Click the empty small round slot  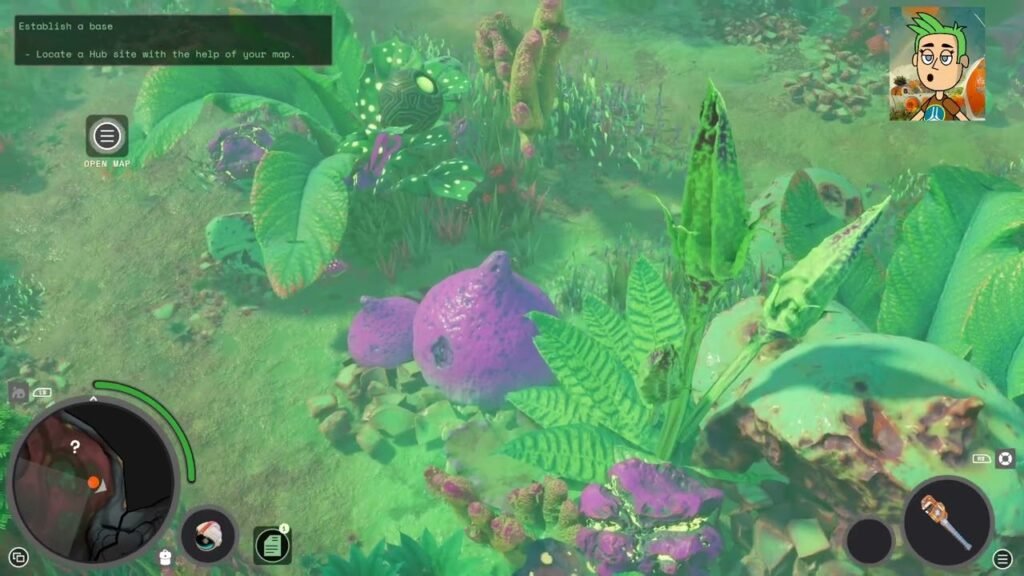pos(868,541)
